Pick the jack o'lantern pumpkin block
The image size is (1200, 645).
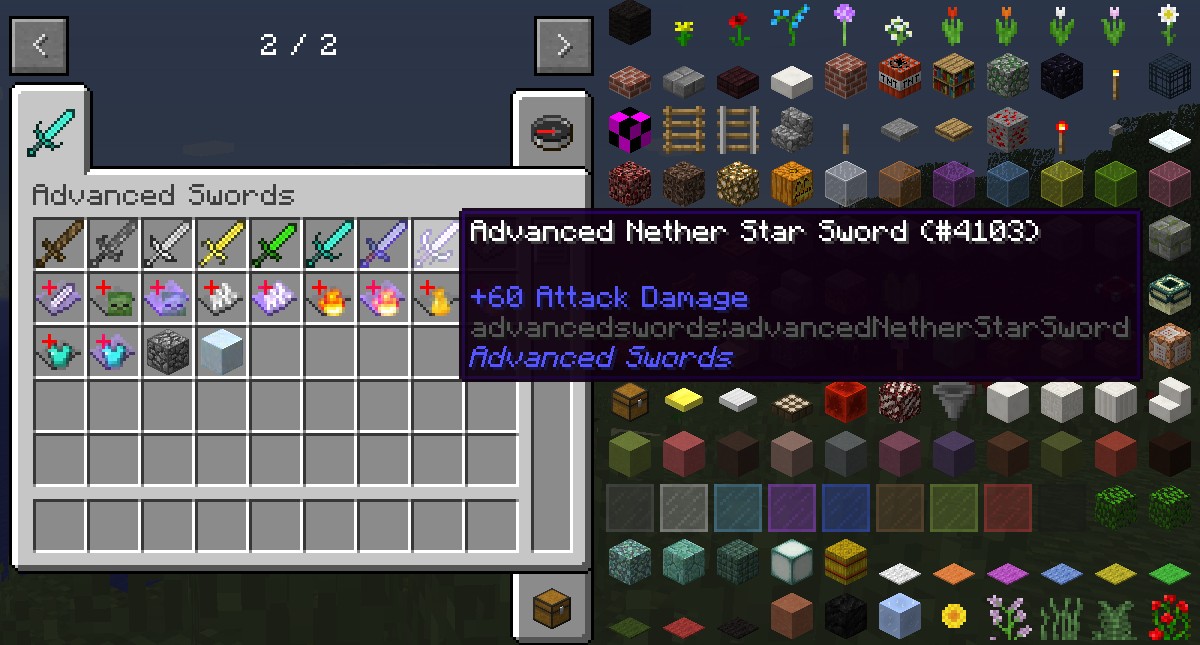click(791, 183)
